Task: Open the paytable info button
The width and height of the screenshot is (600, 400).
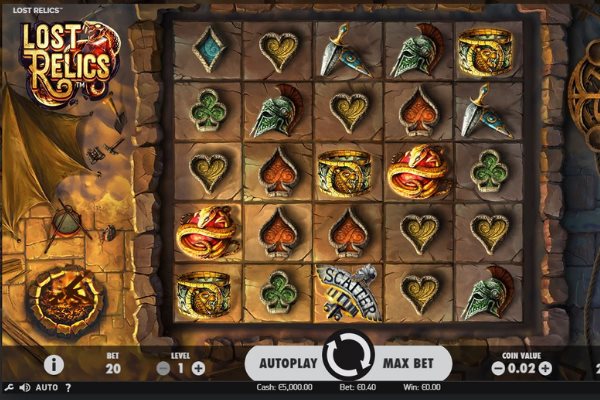Action: pyautogui.click(x=54, y=364)
